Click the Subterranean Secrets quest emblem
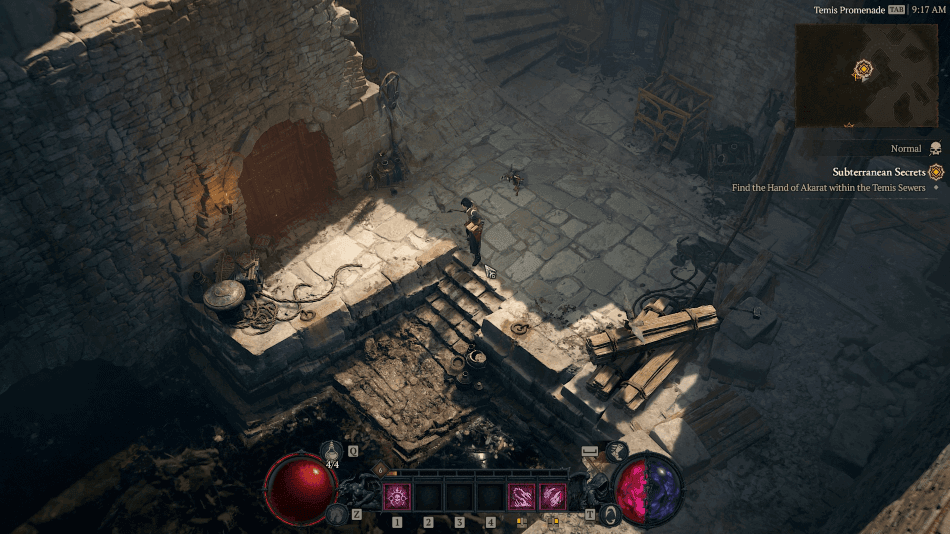 [x=936, y=172]
